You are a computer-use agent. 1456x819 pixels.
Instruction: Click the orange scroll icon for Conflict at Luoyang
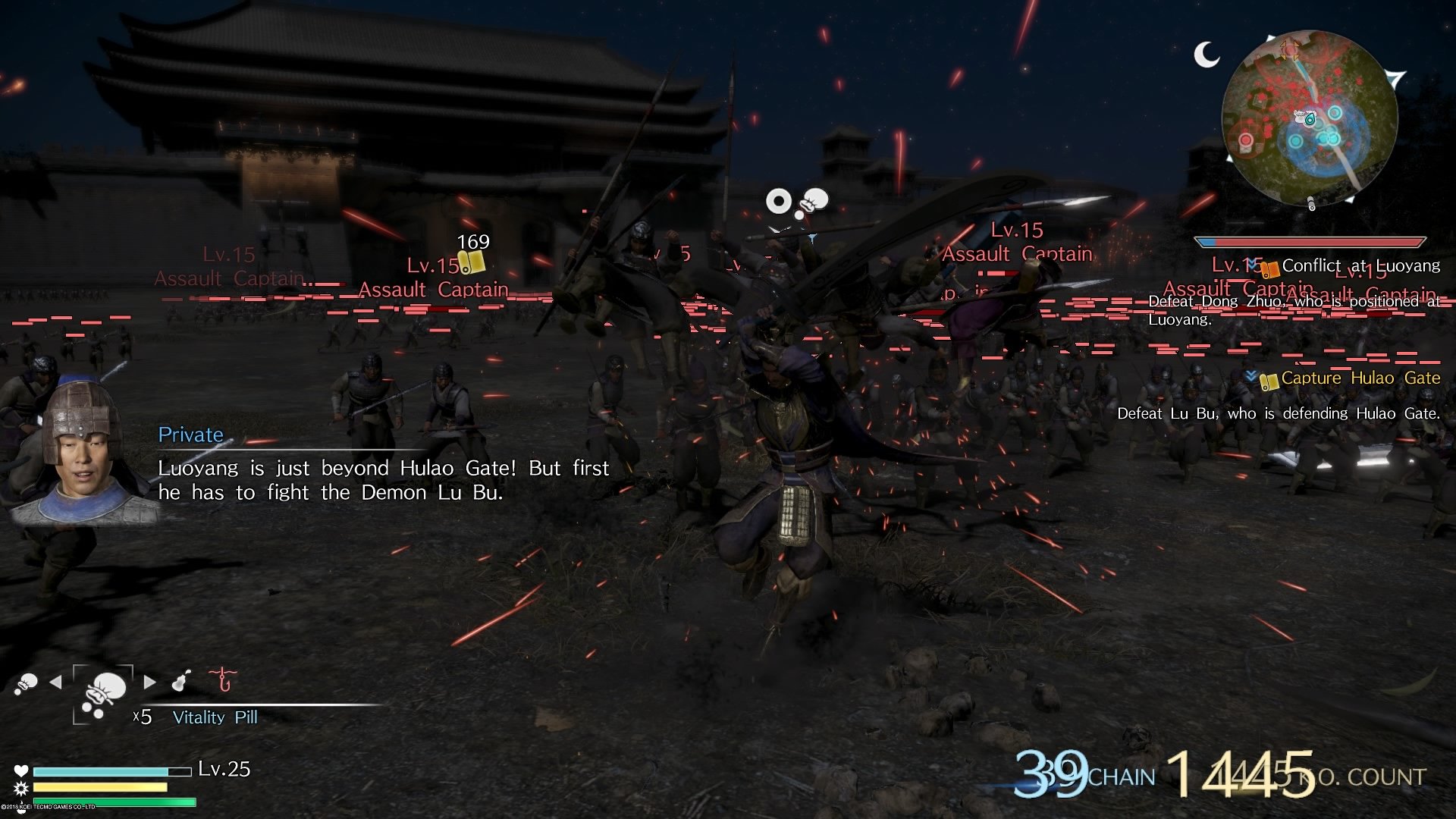click(1271, 270)
